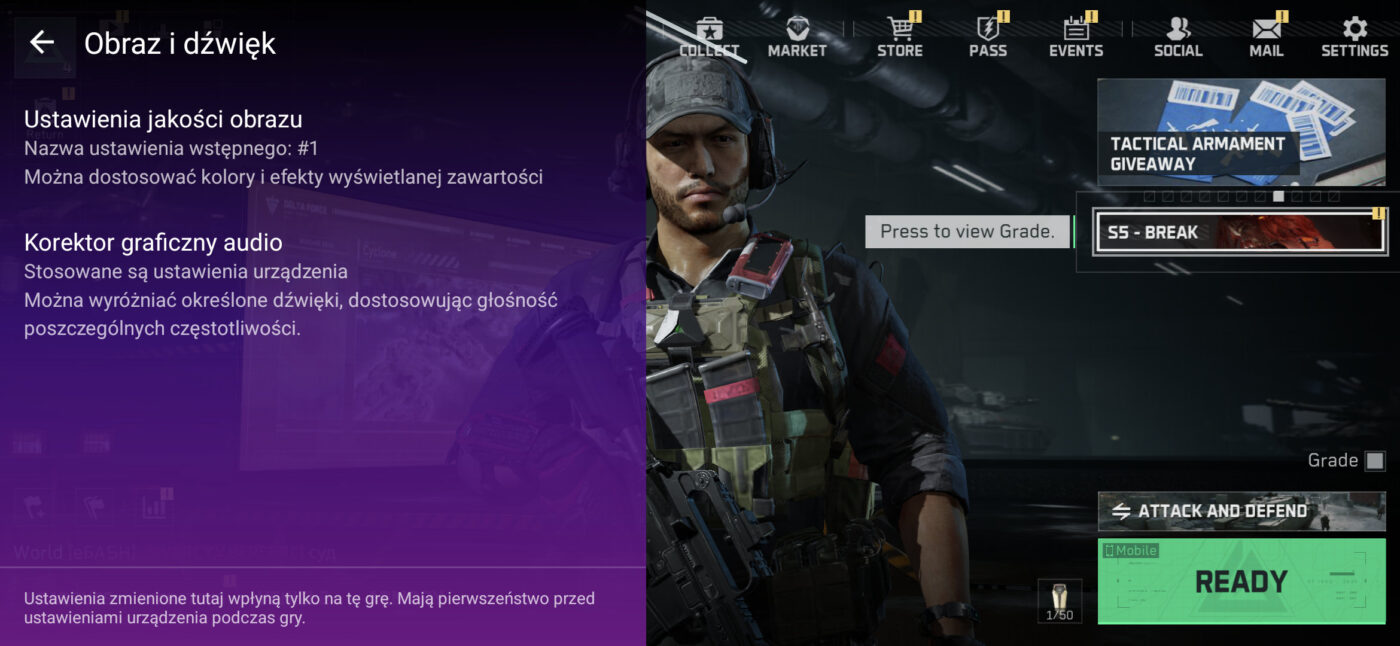Image resolution: width=1400 pixels, height=646 pixels.
Task: Go back from Obraz i dźwięk panel
Action: [x=41, y=42]
